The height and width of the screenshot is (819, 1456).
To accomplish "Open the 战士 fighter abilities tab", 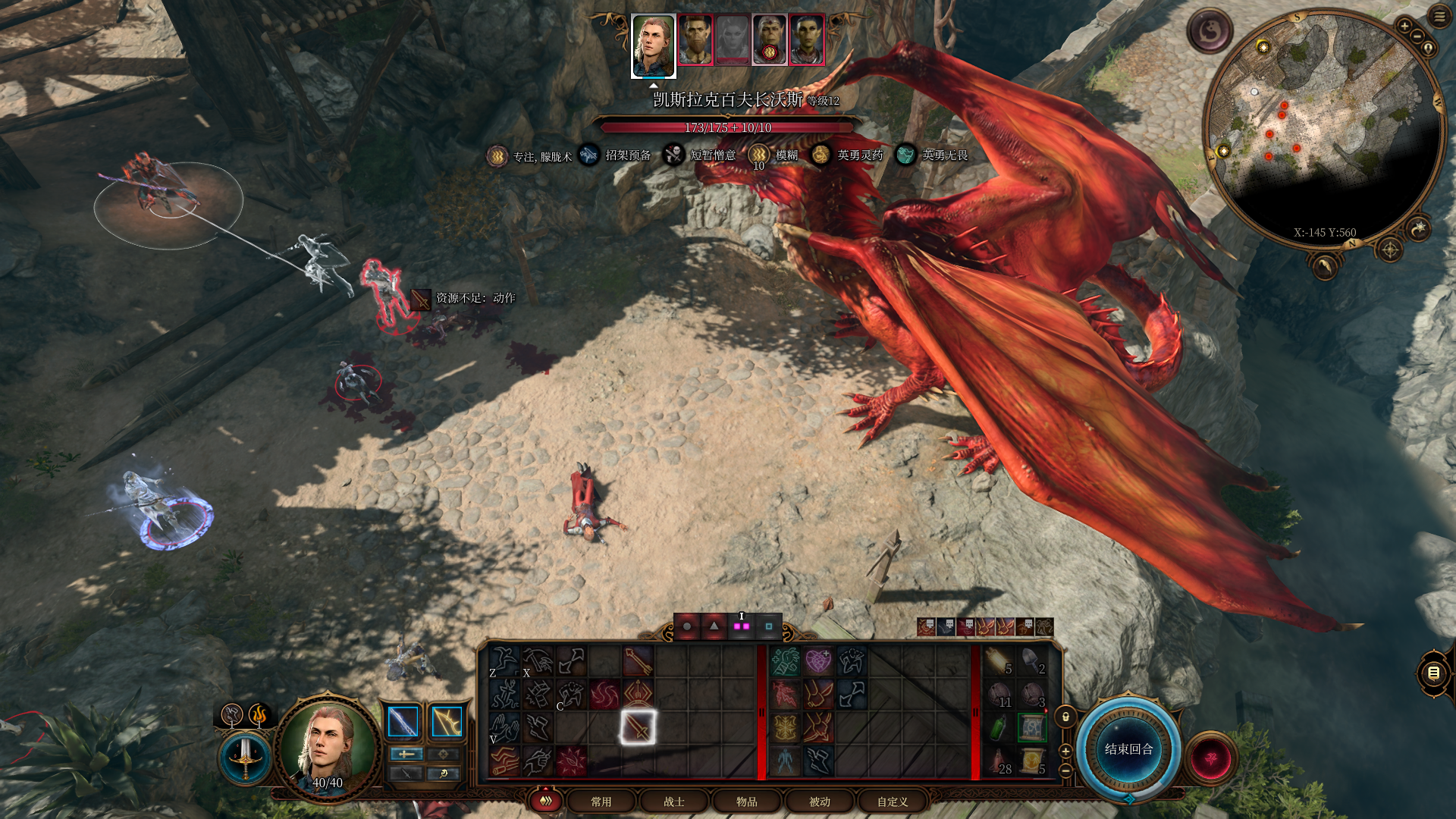I will click(674, 802).
